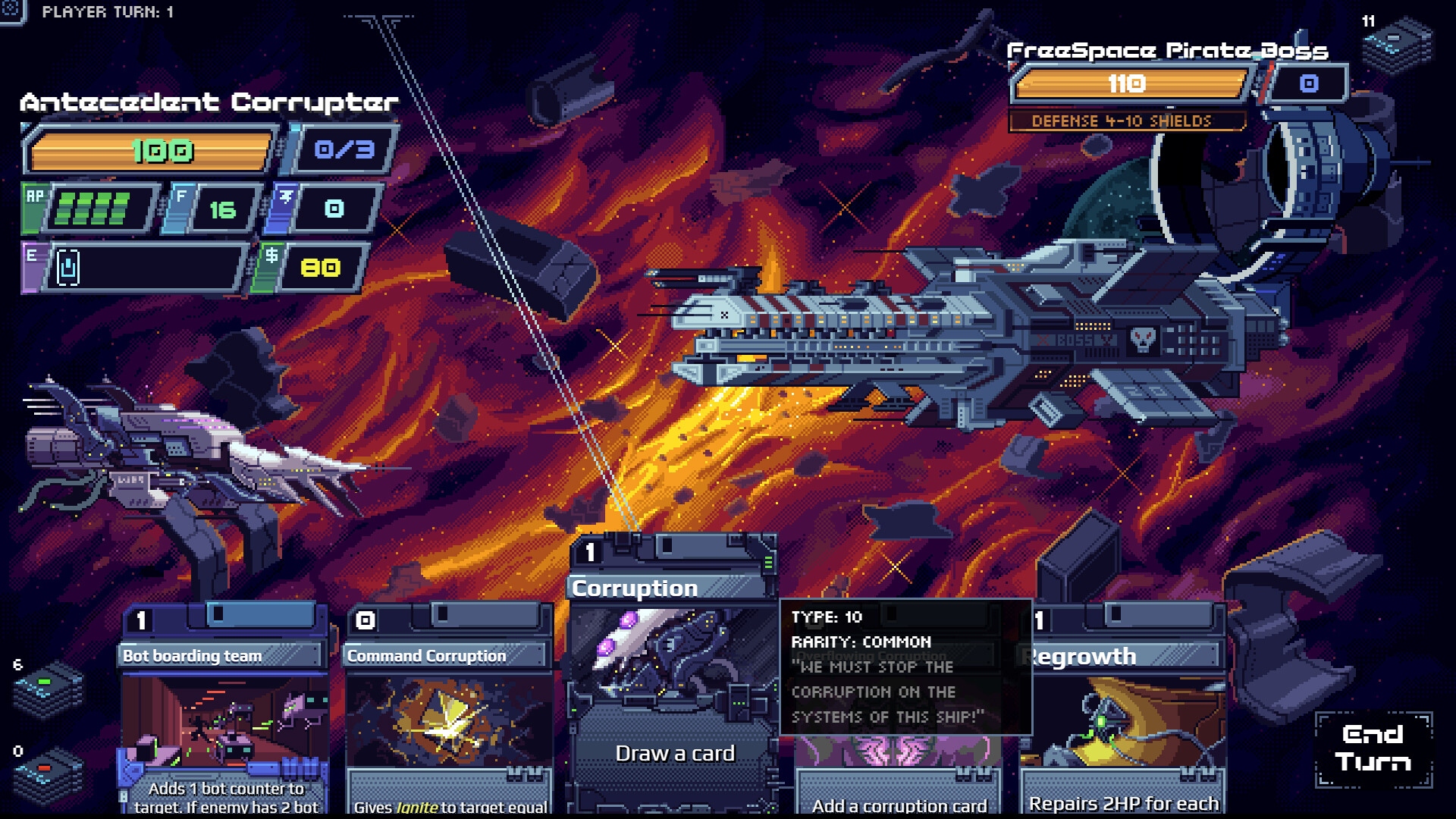
Task: End the current turn
Action: [1373, 748]
